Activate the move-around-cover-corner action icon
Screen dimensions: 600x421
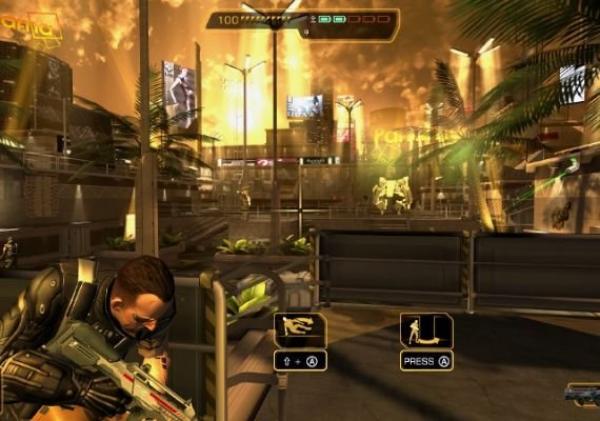coord(426,330)
